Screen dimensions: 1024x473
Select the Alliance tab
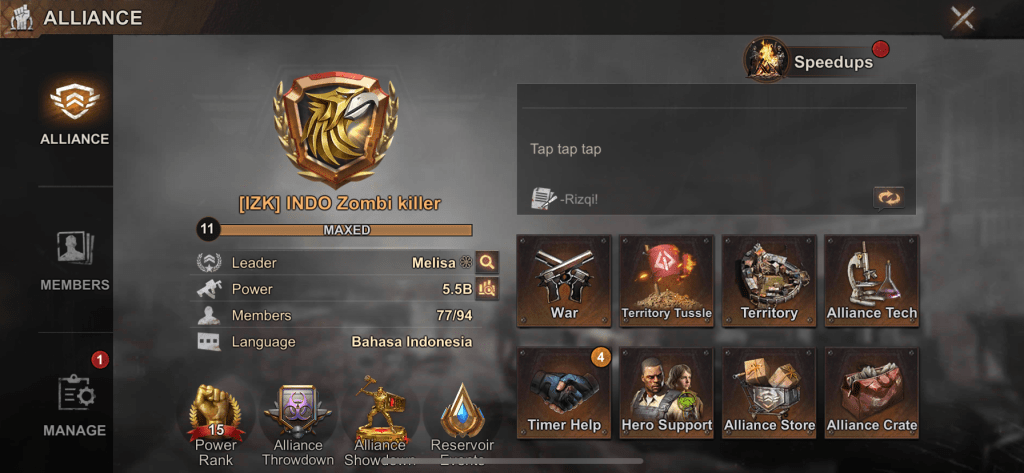(x=75, y=112)
